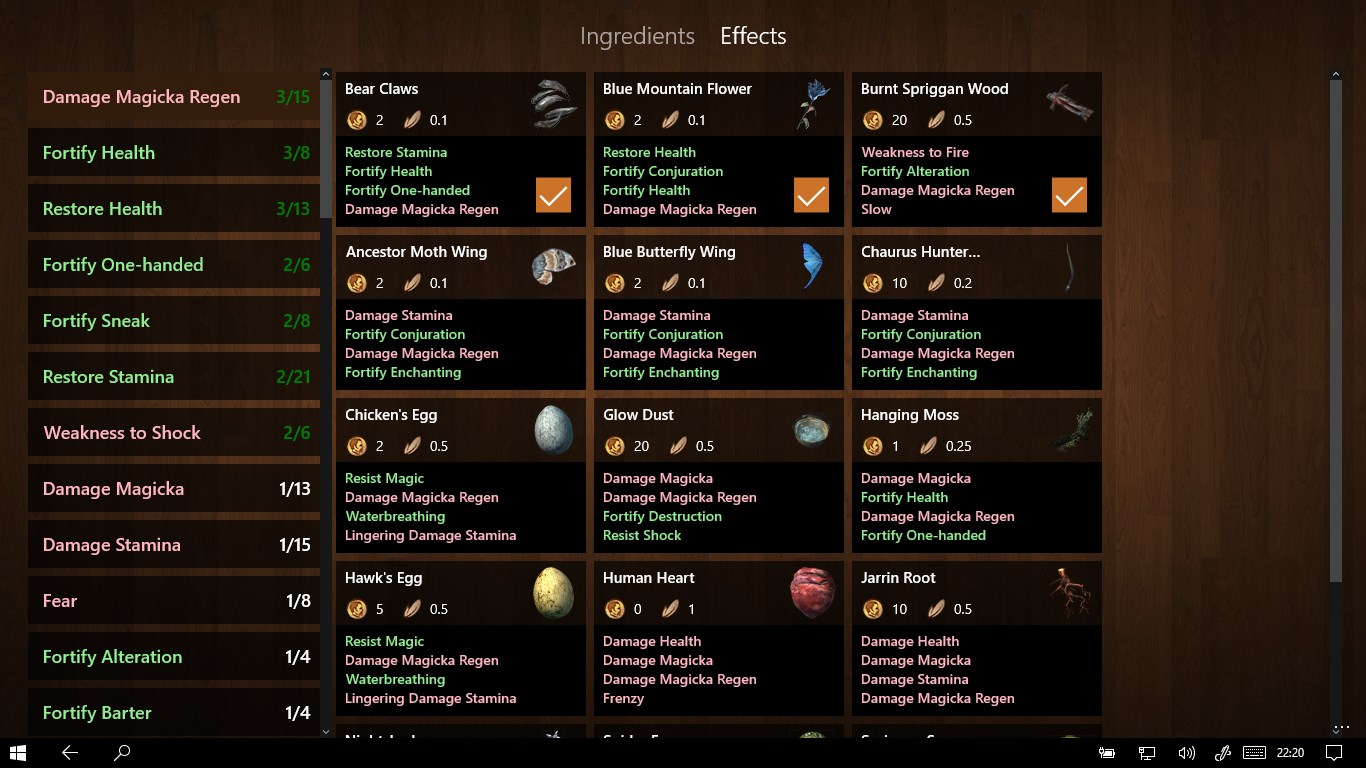This screenshot has width=1366, height=768.
Task: Select the Ingredients tab
Action: click(637, 36)
